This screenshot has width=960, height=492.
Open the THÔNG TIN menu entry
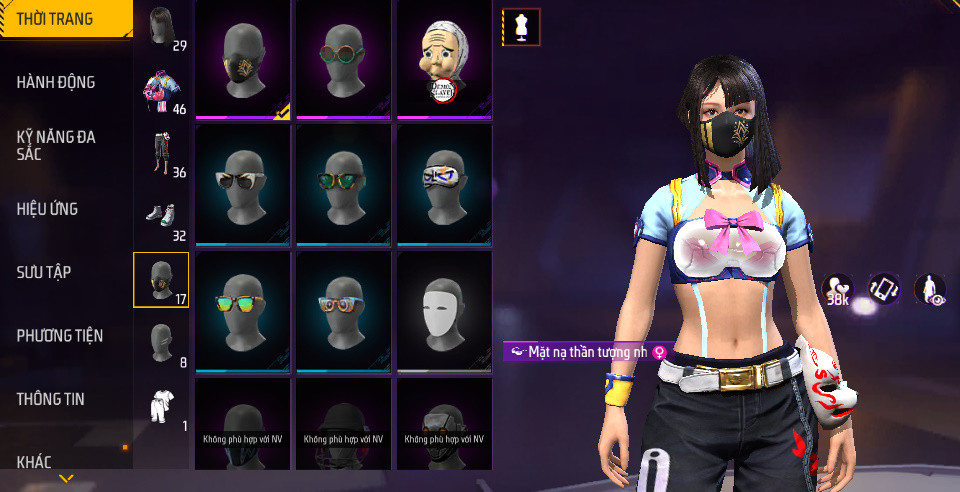tap(50, 399)
